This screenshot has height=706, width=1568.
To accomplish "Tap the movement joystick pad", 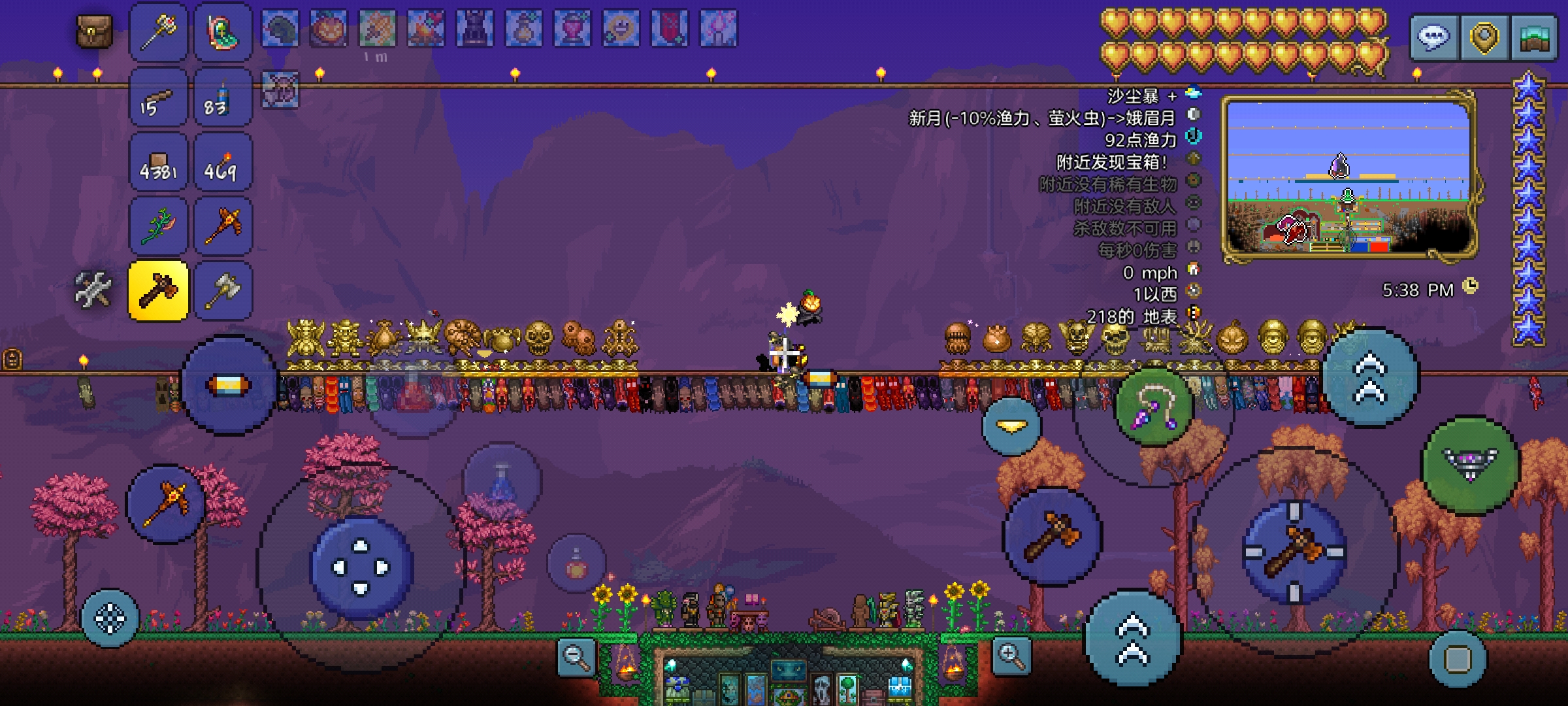I will pyautogui.click(x=361, y=567).
